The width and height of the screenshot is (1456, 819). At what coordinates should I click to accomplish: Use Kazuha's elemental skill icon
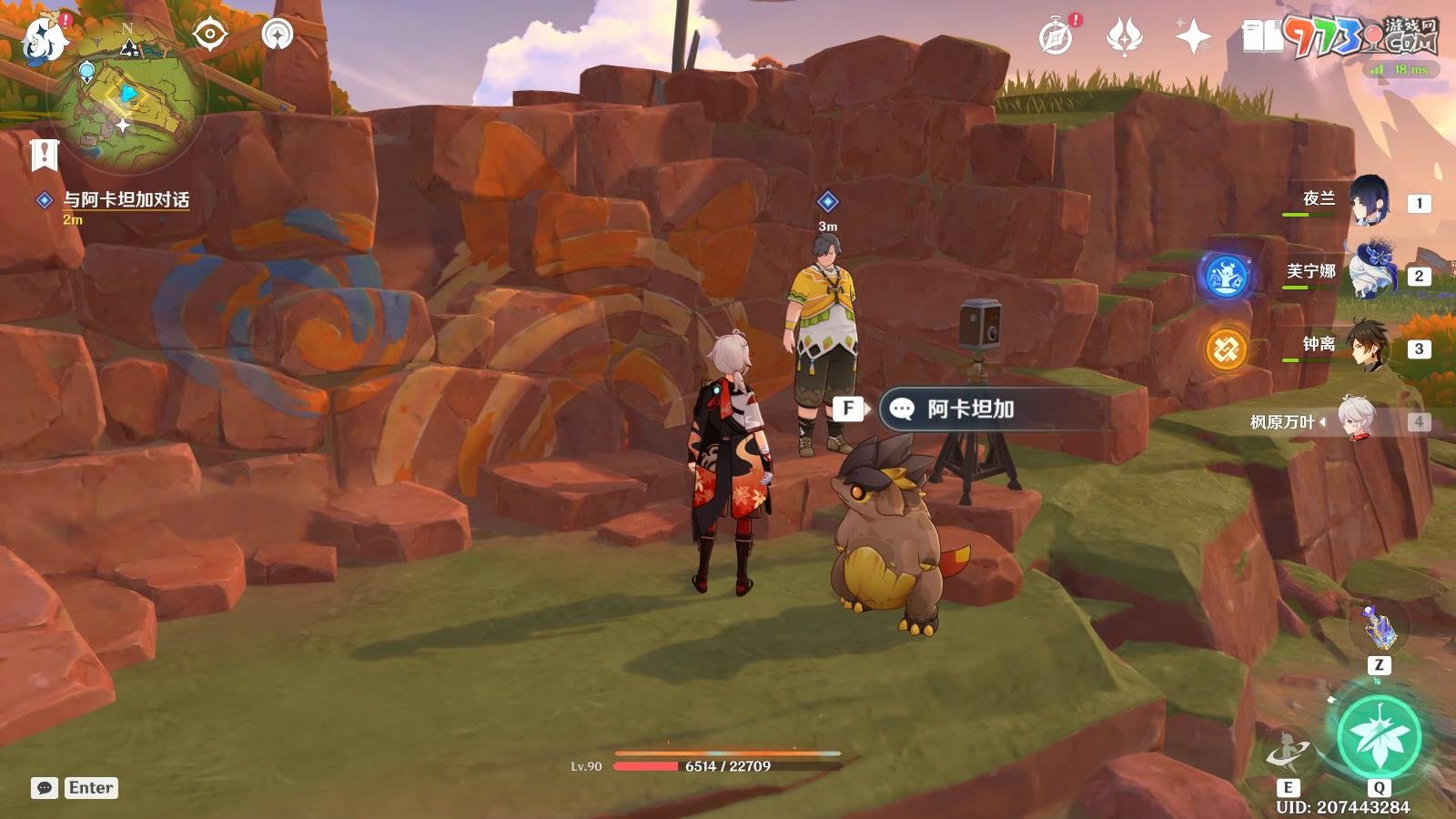1288,751
